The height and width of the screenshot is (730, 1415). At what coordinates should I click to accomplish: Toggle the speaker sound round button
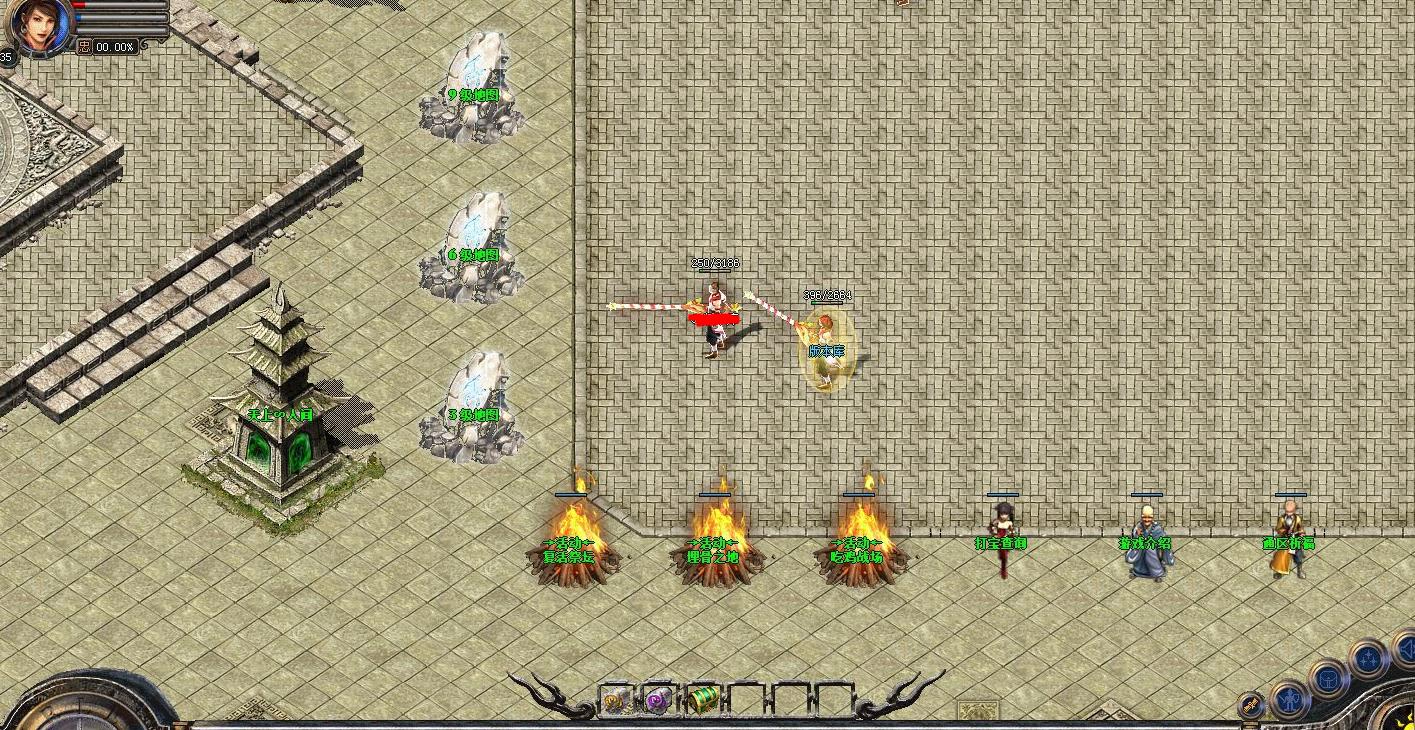coord(1404,652)
